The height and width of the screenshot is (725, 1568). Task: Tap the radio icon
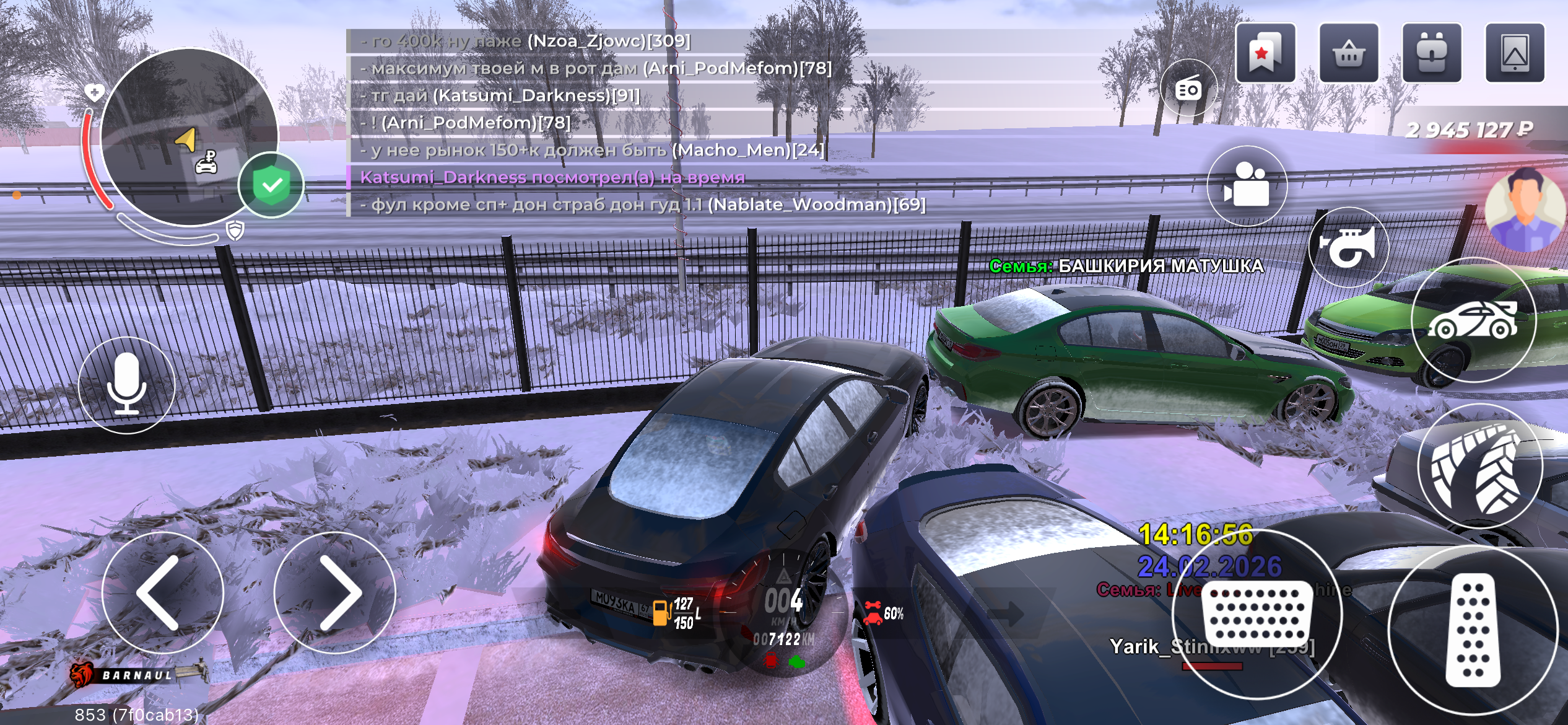tap(1188, 89)
